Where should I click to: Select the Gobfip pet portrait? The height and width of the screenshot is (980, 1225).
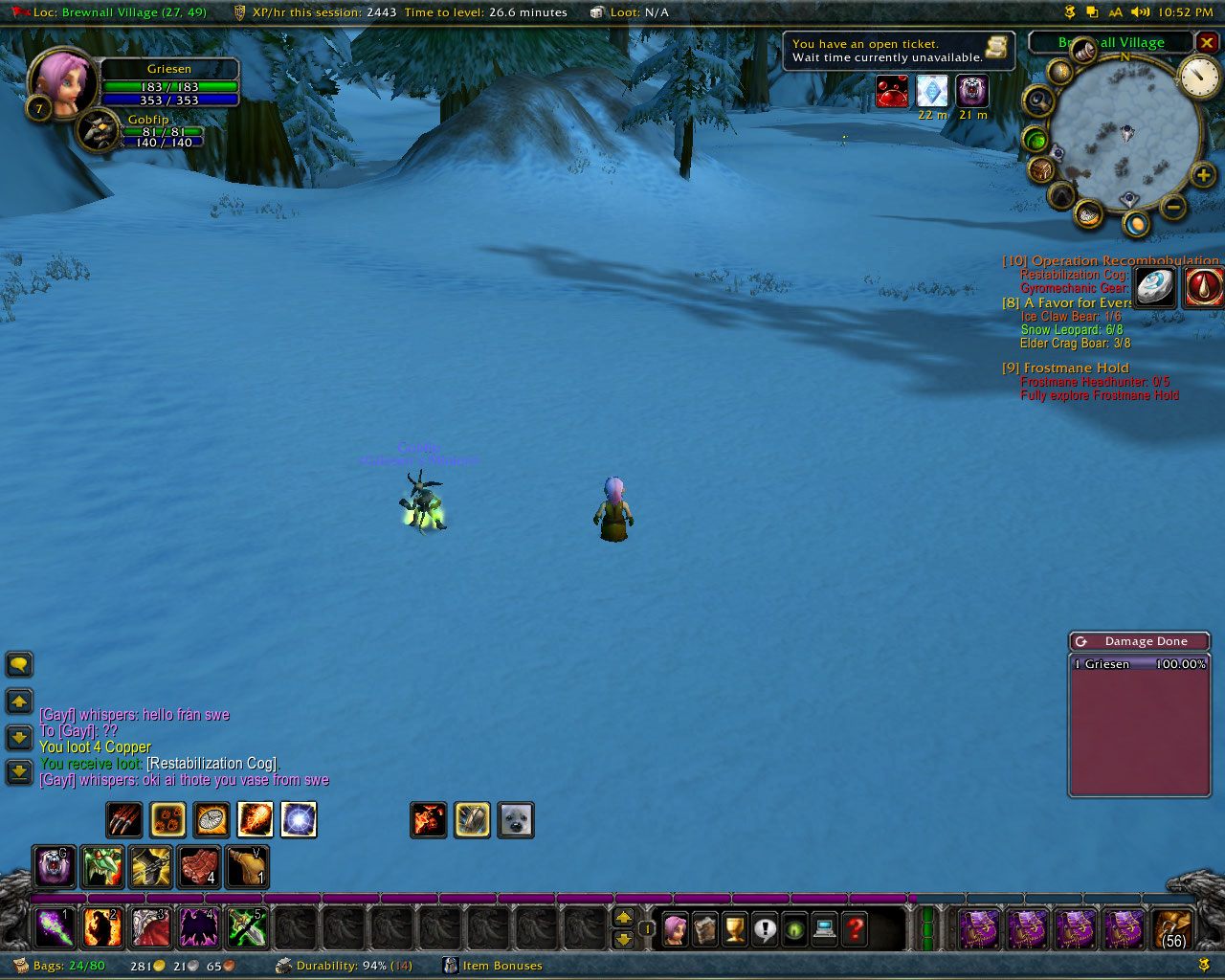(x=98, y=132)
